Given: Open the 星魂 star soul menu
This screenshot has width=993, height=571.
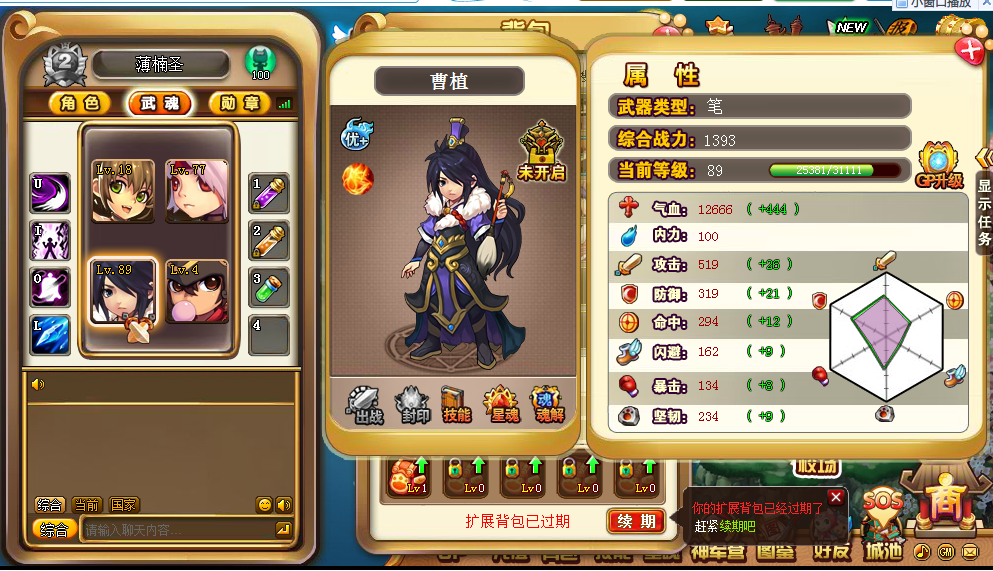Looking at the screenshot, I should click(x=501, y=404).
